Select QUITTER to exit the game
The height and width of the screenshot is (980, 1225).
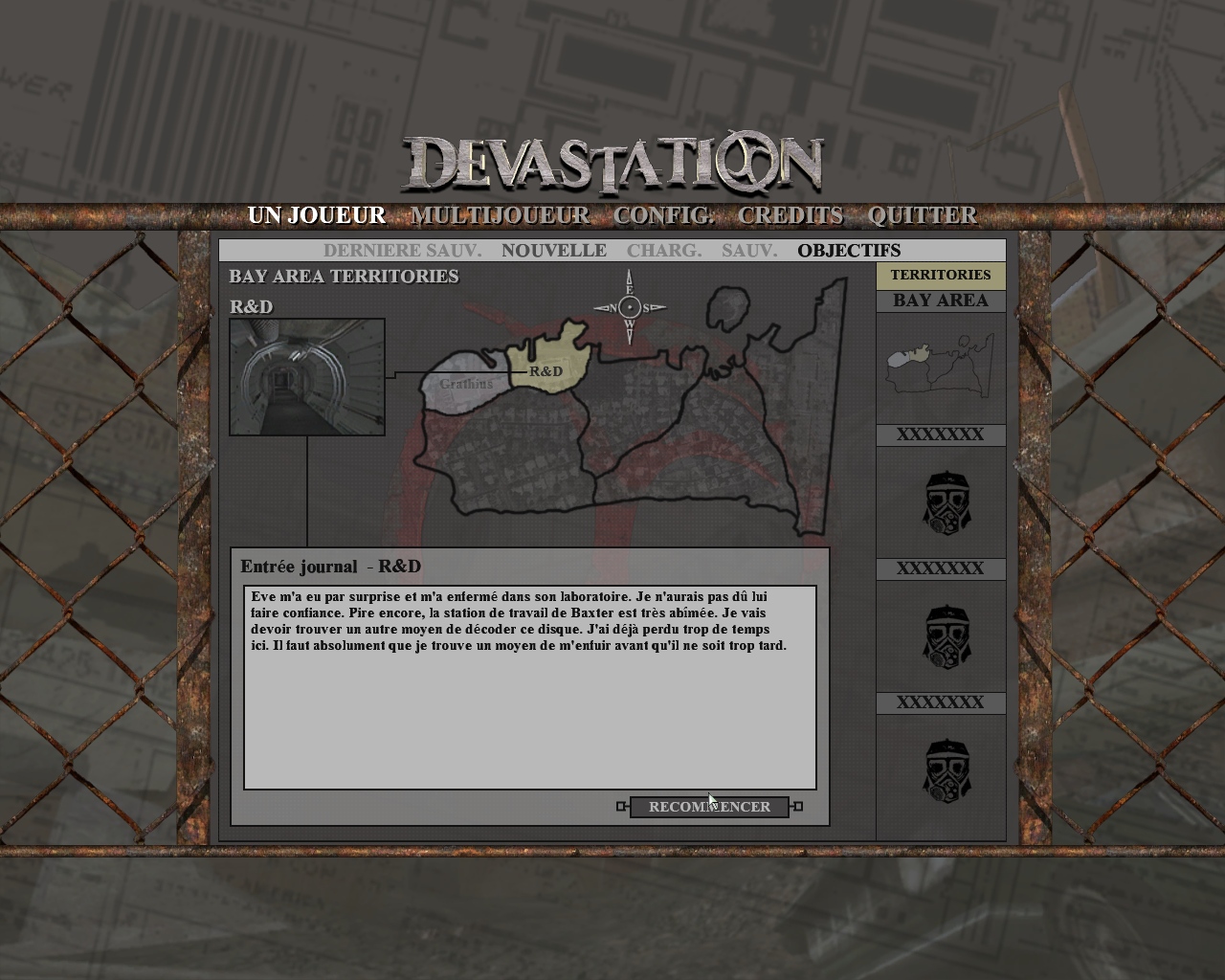click(923, 215)
